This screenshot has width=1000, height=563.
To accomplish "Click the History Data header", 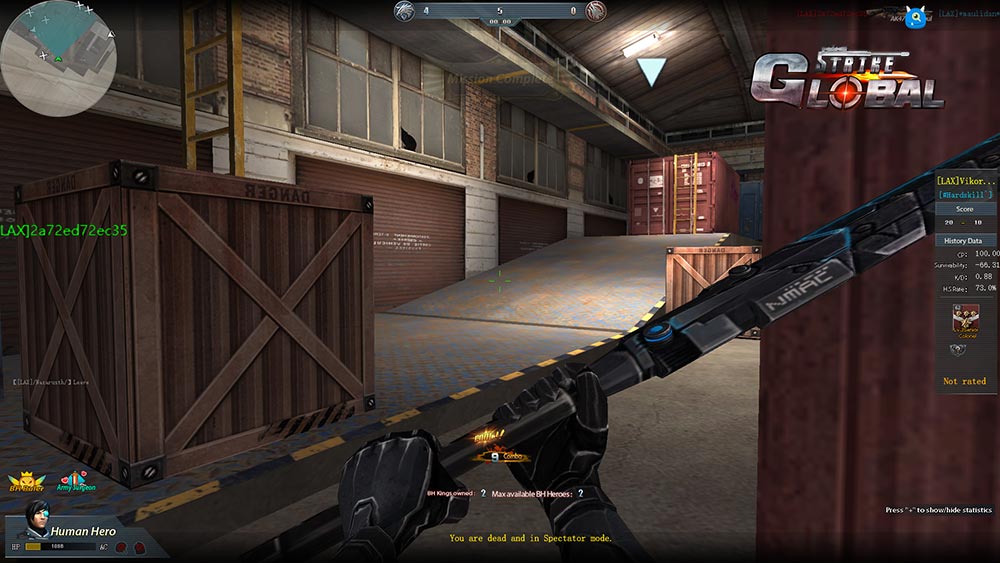I will (964, 241).
